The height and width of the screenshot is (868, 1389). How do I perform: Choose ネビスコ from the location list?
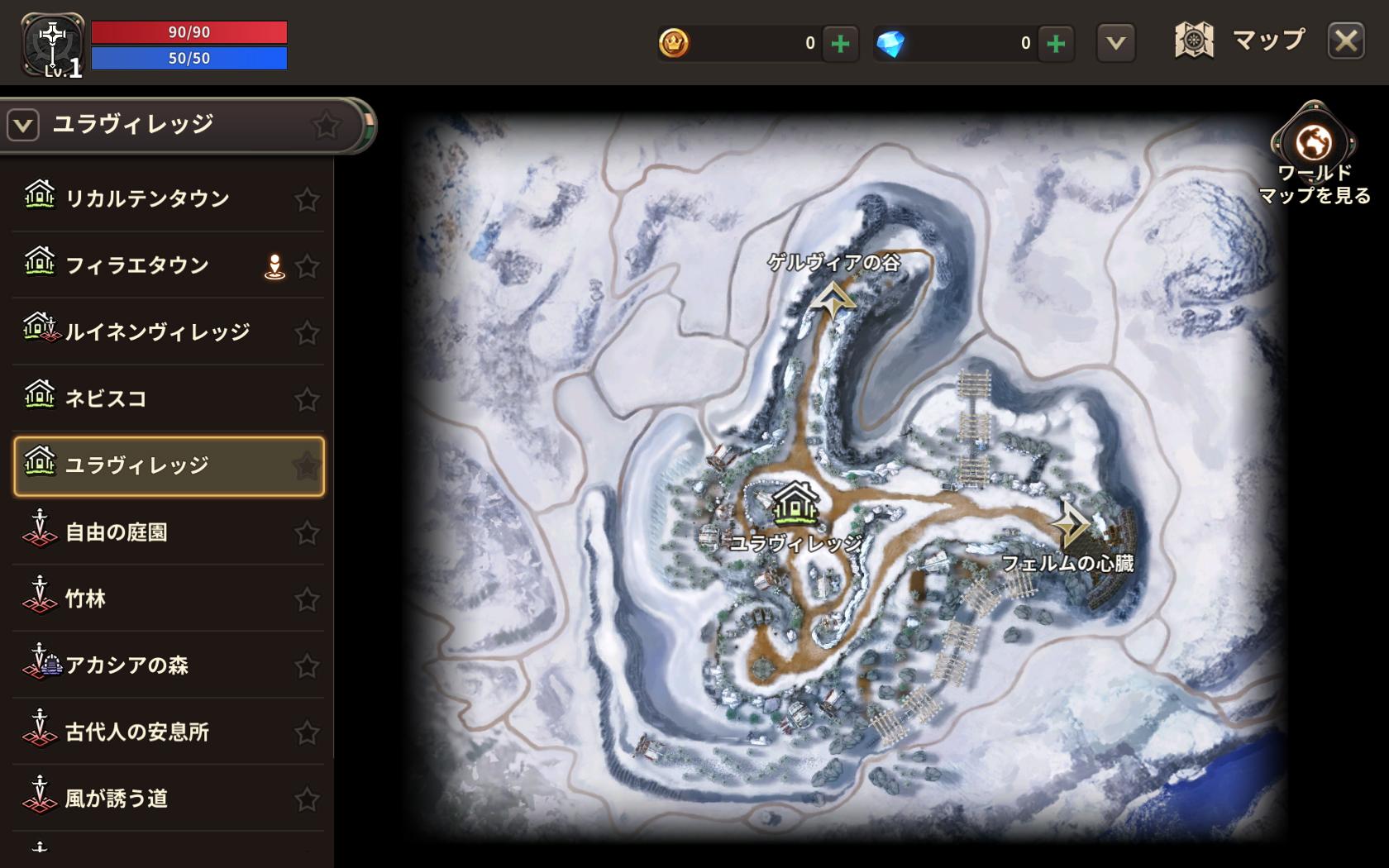[x=106, y=398]
